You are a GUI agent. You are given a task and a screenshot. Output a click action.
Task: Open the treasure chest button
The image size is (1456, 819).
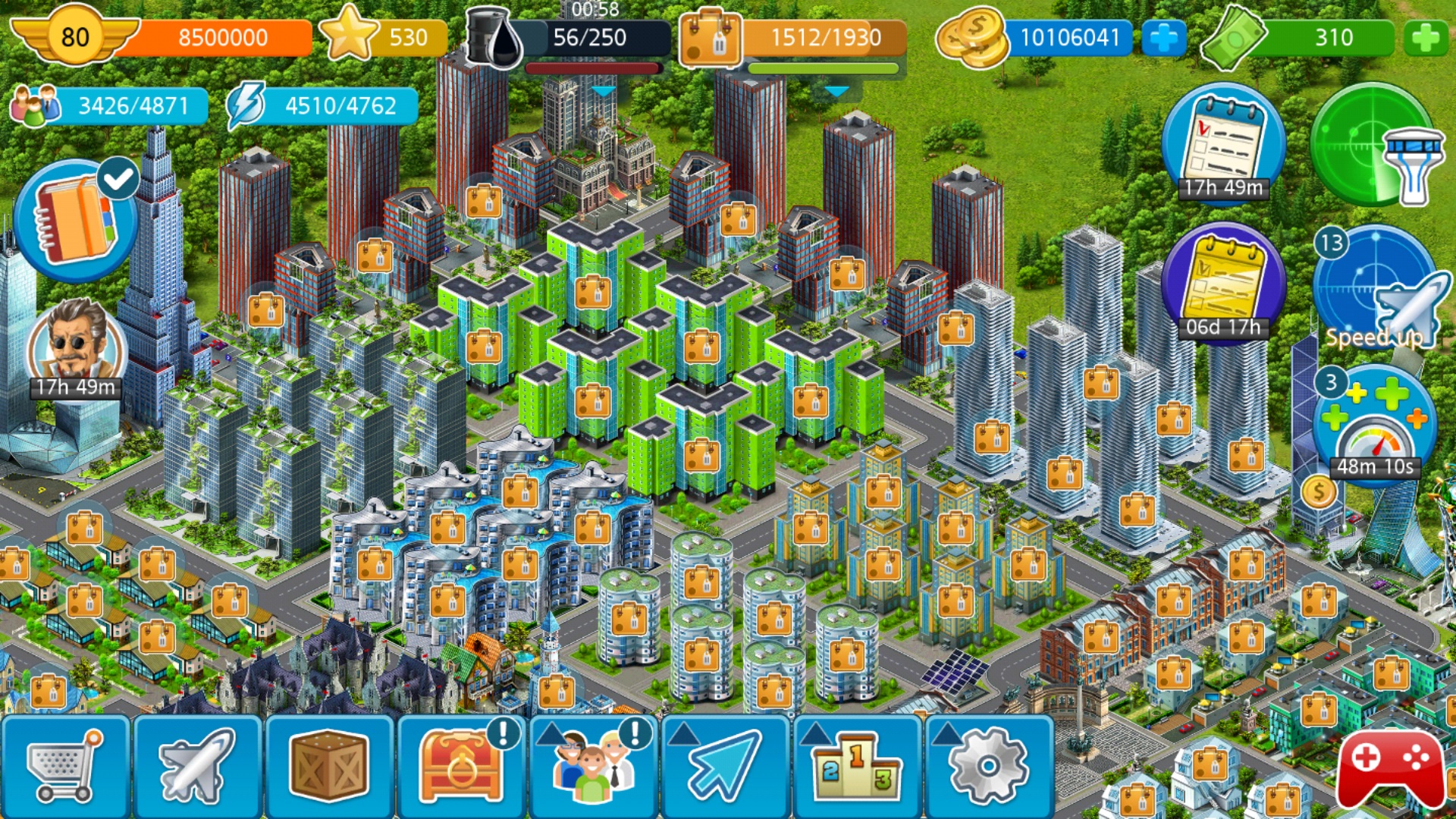coord(461,767)
